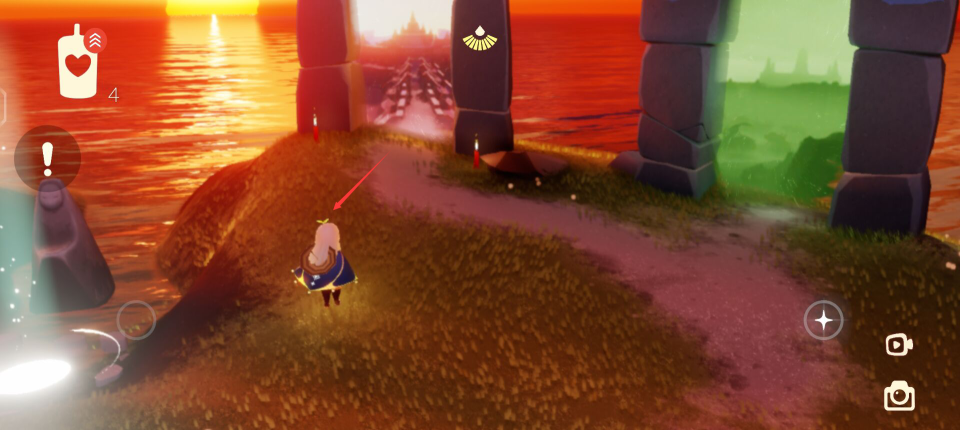The width and height of the screenshot is (960, 430).
Task: Start video recording with the camcorder icon
Action: [x=899, y=345]
